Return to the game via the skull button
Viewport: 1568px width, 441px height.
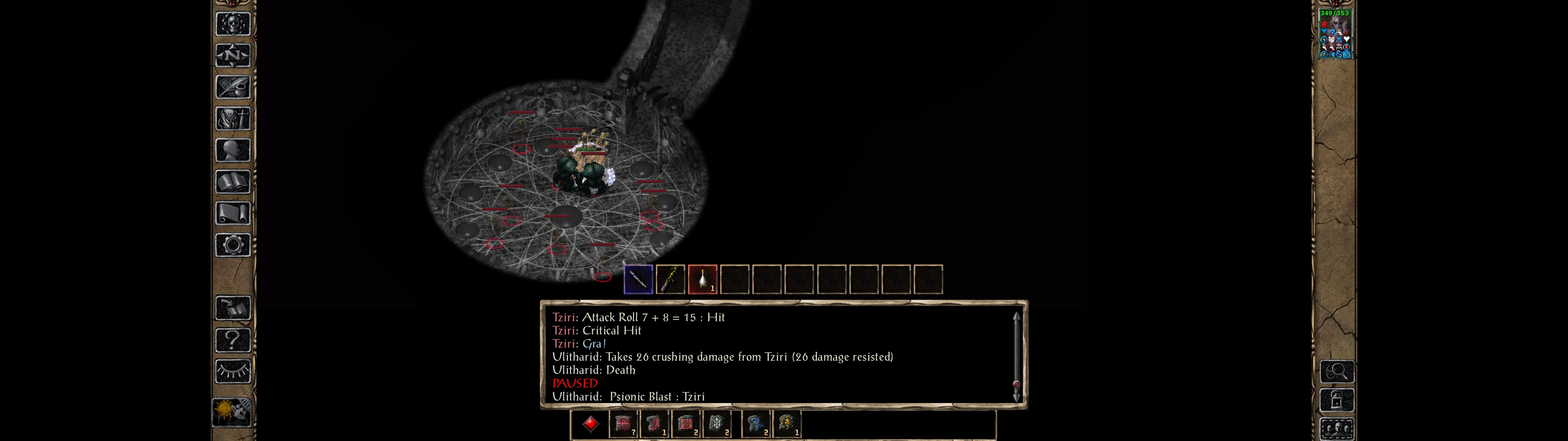pos(232,24)
